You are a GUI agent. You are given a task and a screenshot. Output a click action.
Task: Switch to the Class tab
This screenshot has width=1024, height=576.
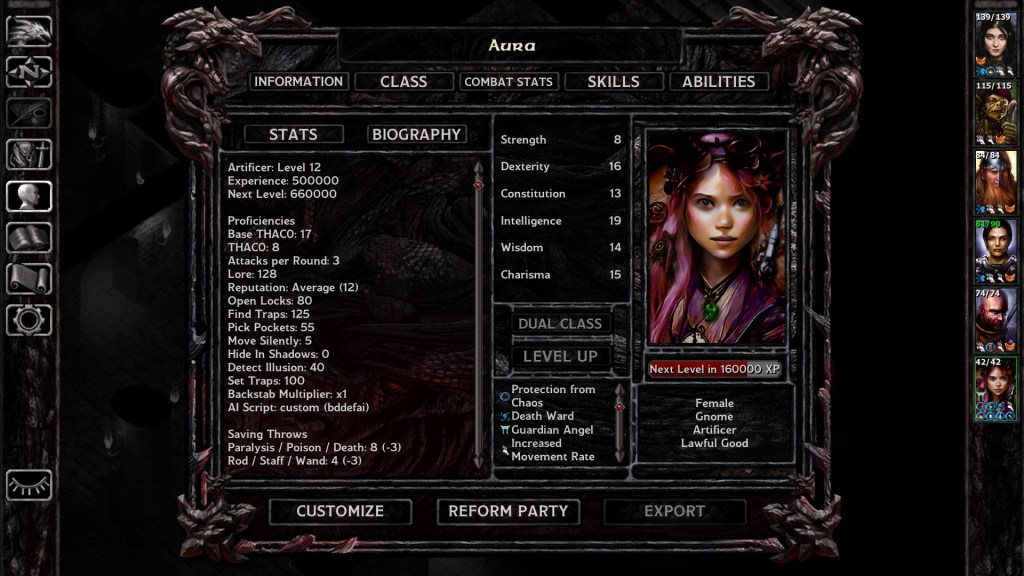click(x=404, y=82)
